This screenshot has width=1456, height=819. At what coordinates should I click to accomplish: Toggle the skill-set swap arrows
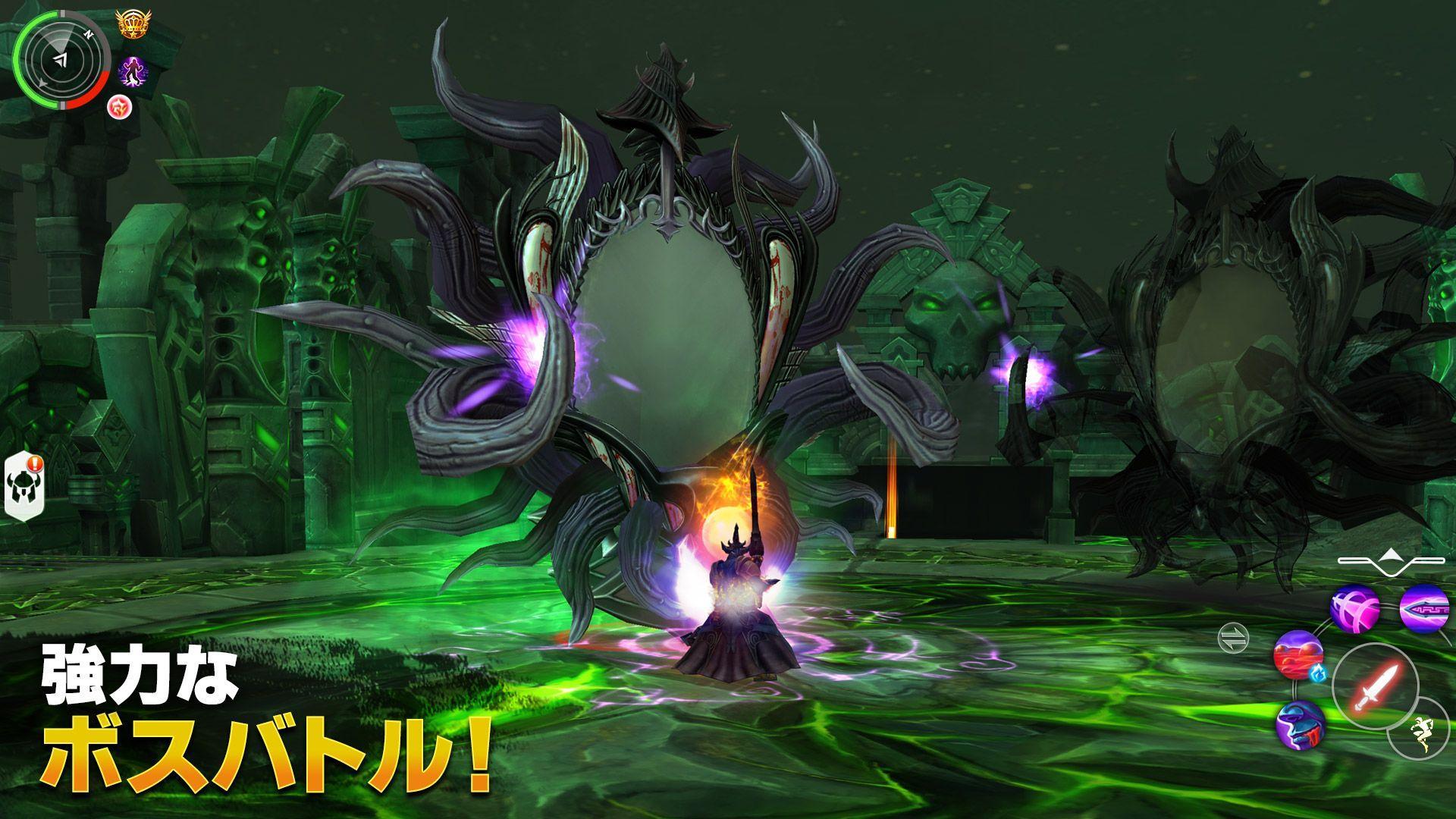point(1233,638)
